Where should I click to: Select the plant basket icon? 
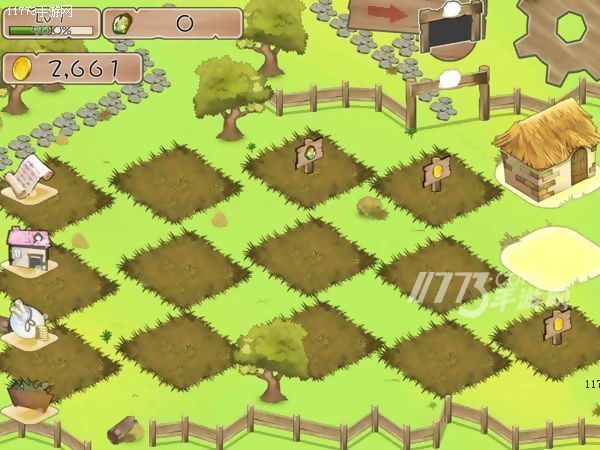click(x=29, y=394)
